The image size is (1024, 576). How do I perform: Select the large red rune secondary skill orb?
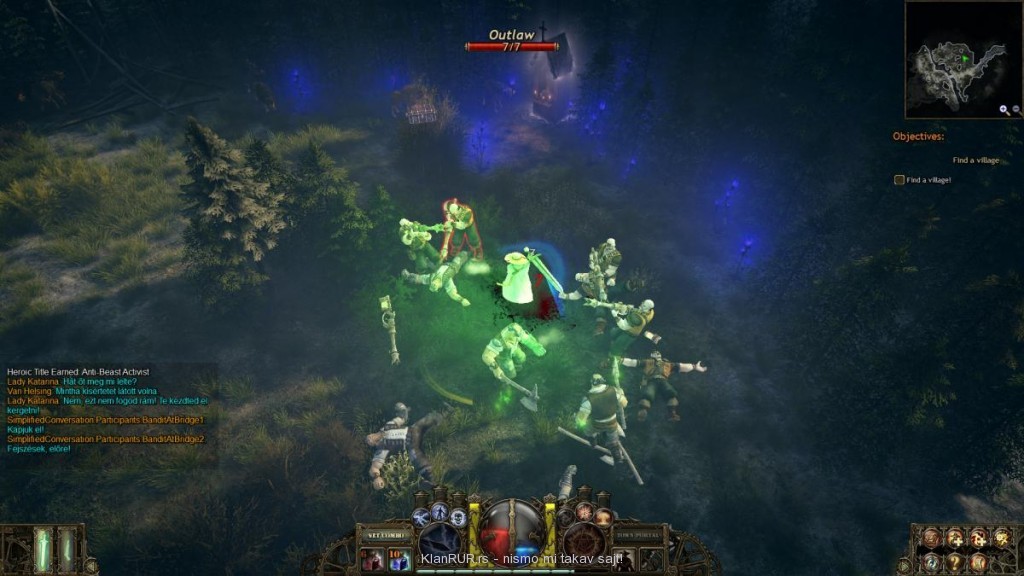(x=585, y=541)
